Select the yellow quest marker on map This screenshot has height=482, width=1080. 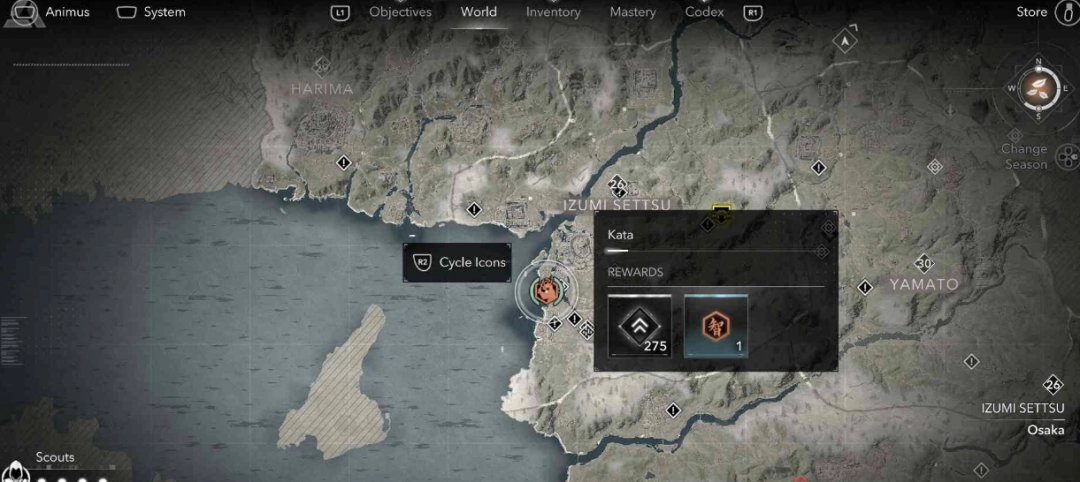tap(721, 212)
